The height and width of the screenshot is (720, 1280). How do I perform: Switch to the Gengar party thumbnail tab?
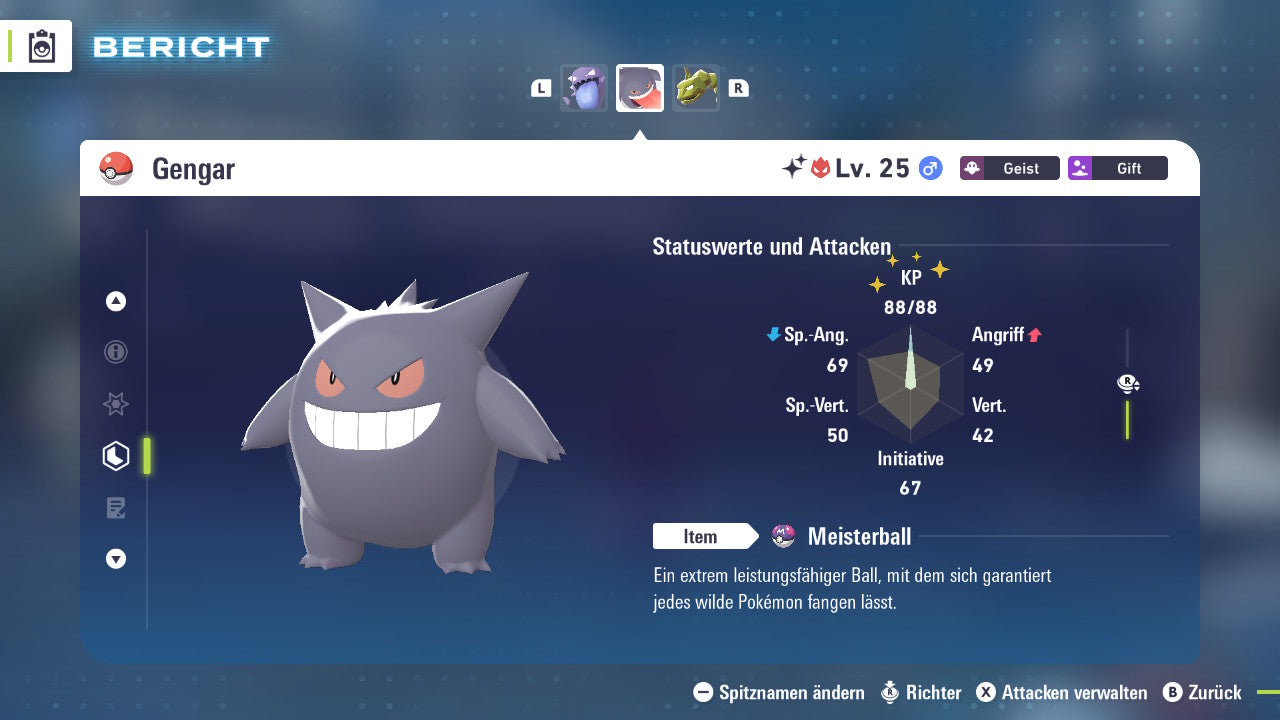pos(639,87)
